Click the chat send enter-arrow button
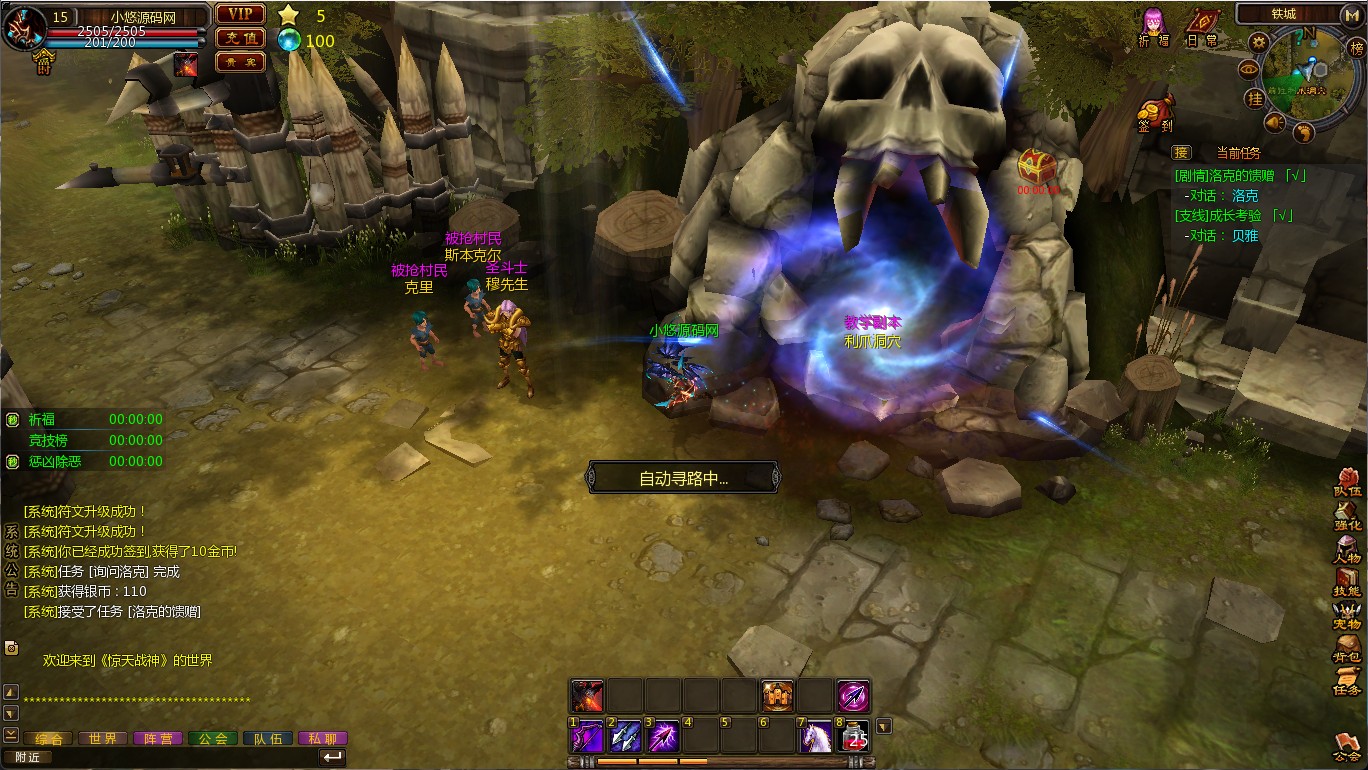Screen dimensions: 1368x770 click(332, 757)
